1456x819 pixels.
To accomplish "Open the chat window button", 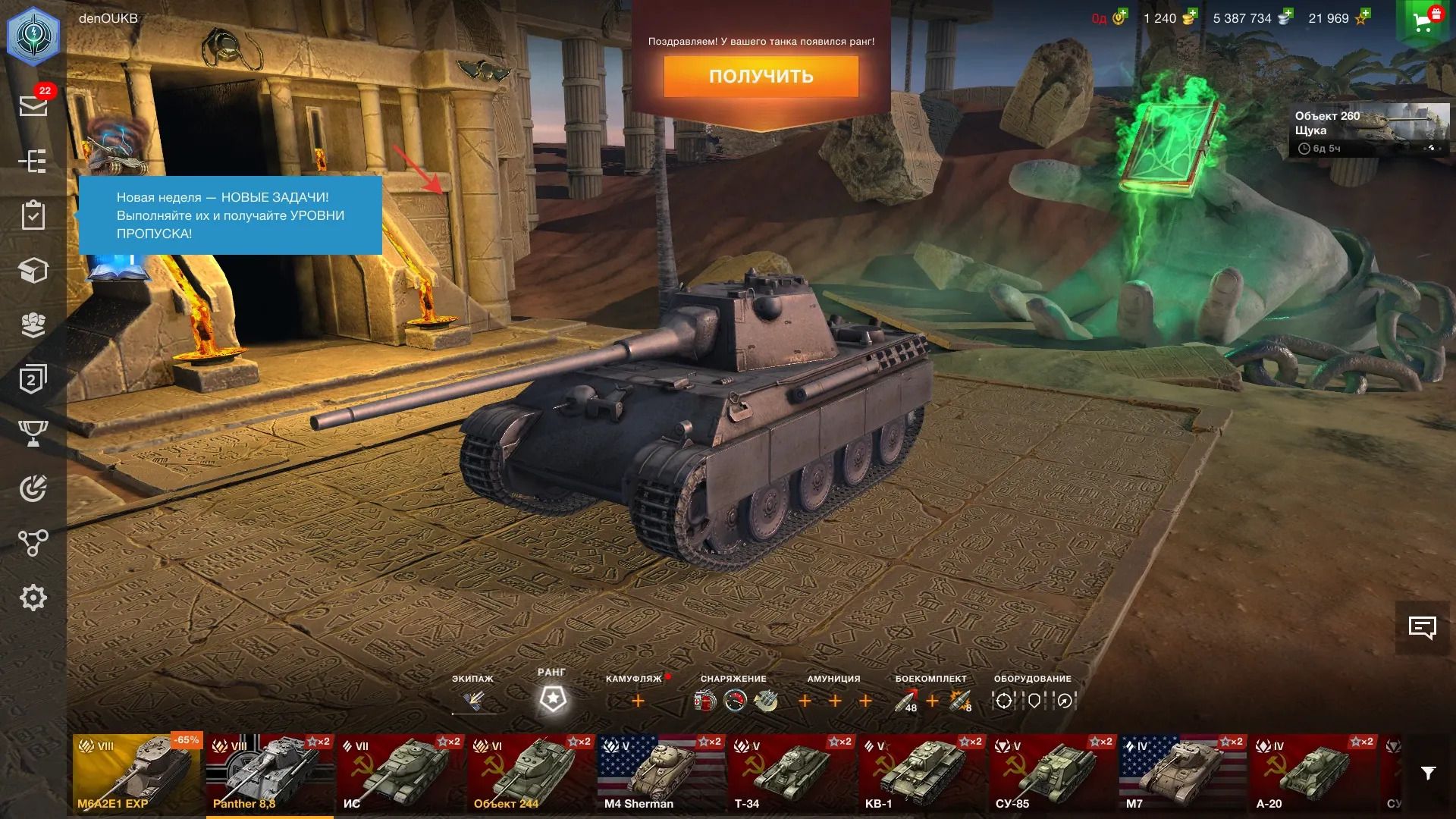I will (1422, 628).
